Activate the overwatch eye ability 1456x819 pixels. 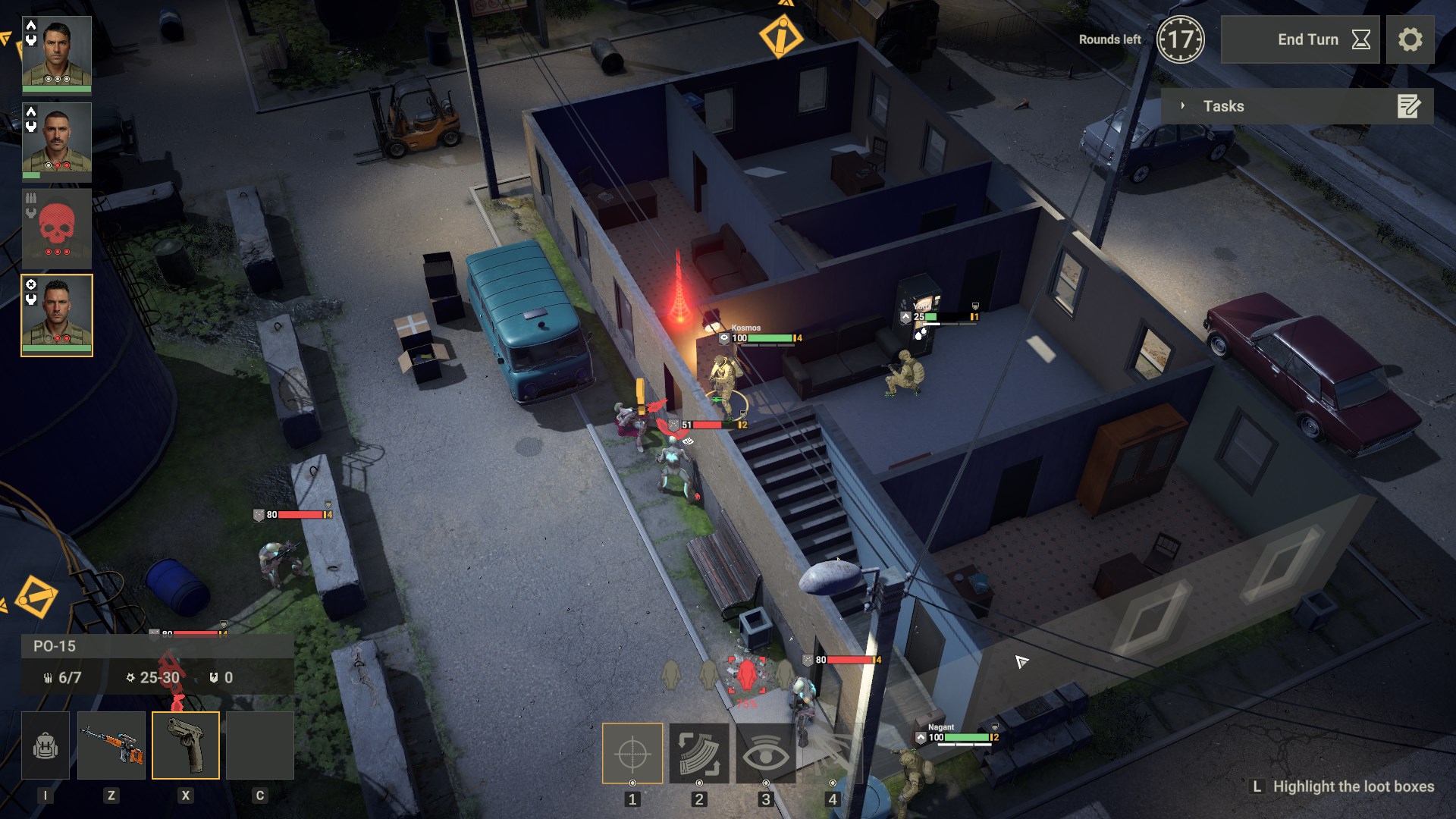(767, 755)
